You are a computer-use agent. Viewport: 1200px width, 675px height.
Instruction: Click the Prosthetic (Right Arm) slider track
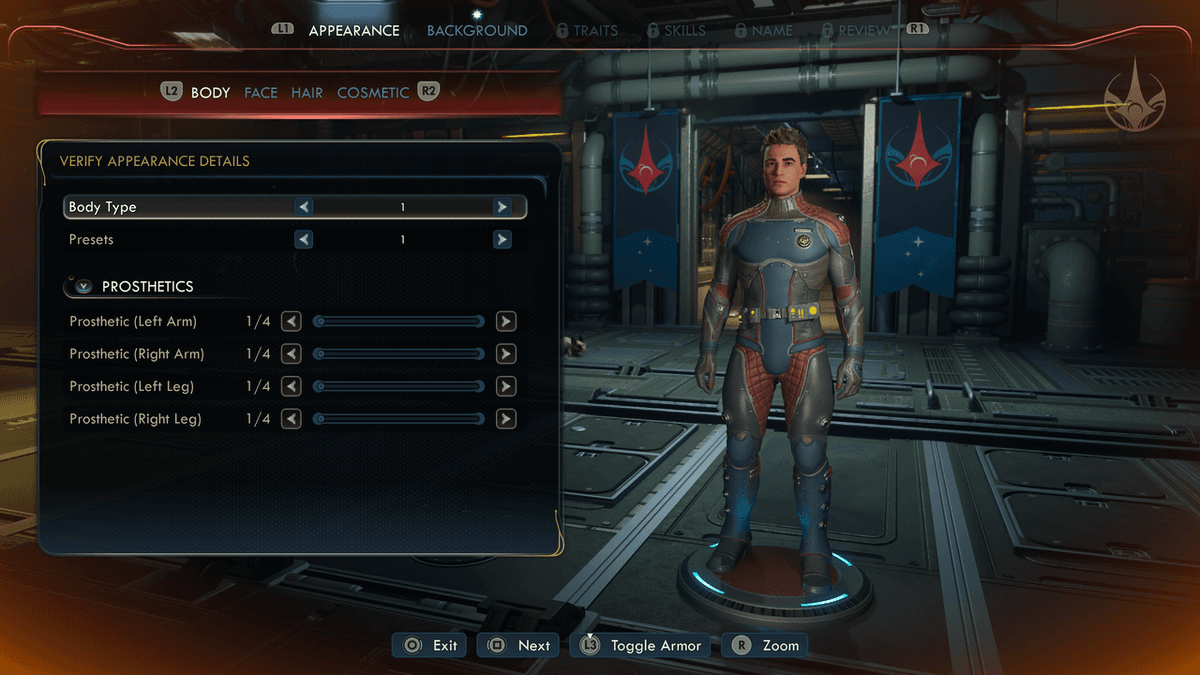pos(399,354)
